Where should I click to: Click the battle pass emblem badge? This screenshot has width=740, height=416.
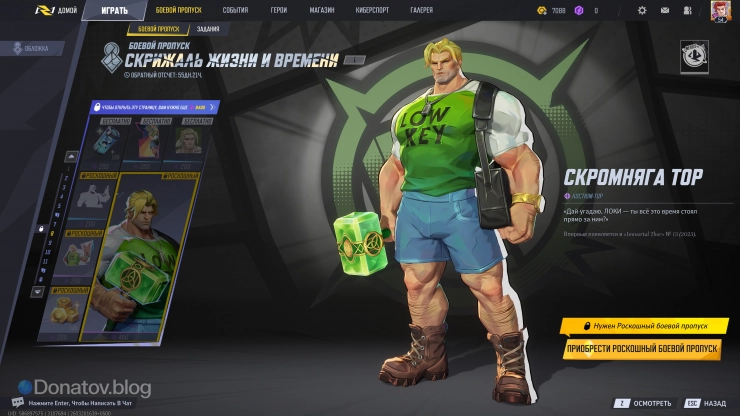pyautogui.click(x=693, y=57)
